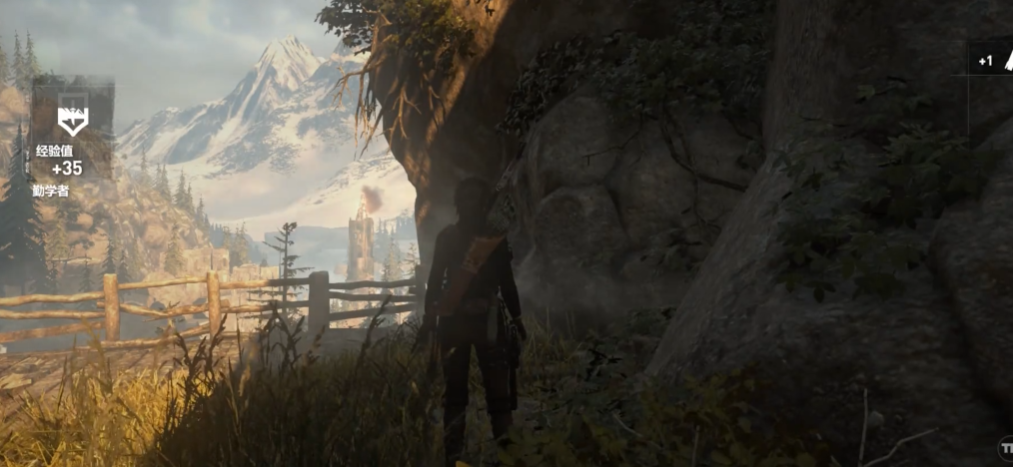Click the circular watermark logo in the corner
The image size is (1013, 467).
[1005, 447]
